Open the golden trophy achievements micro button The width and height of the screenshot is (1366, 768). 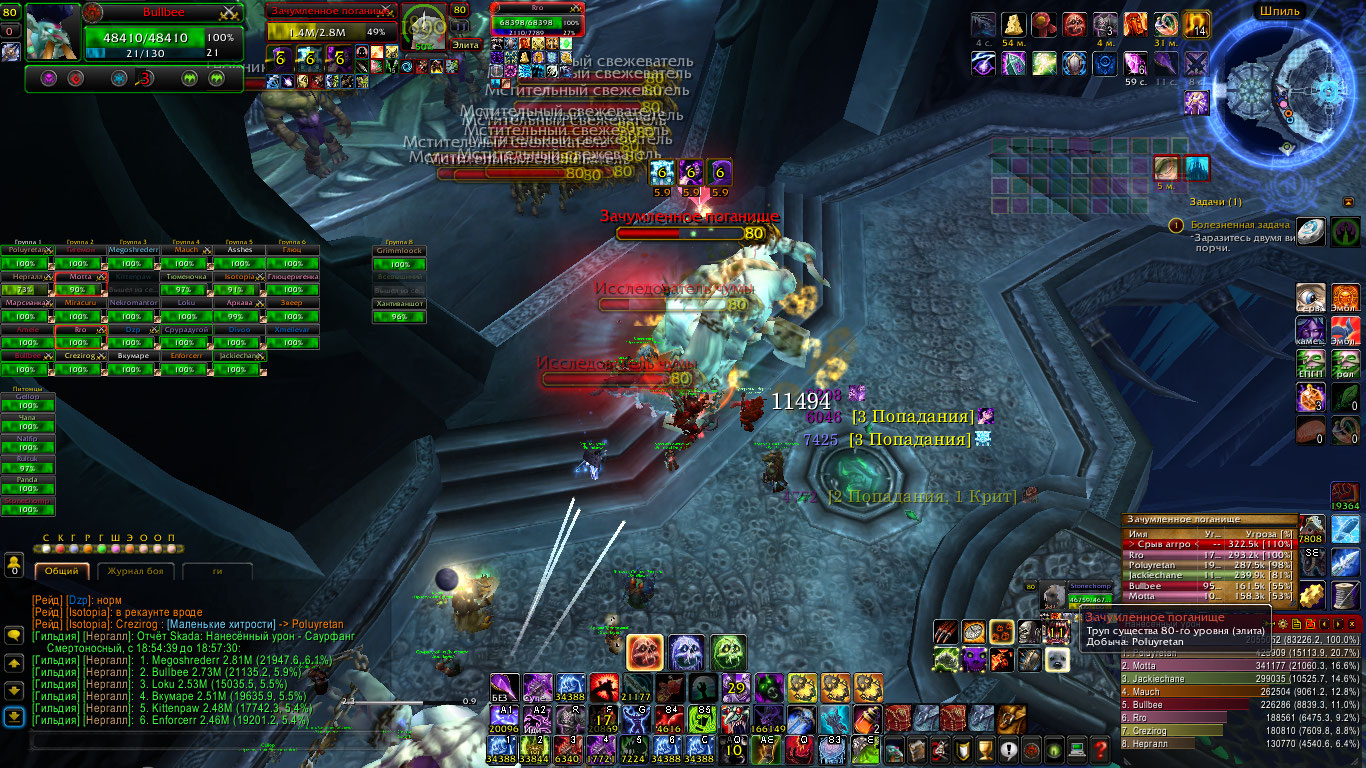tap(986, 749)
